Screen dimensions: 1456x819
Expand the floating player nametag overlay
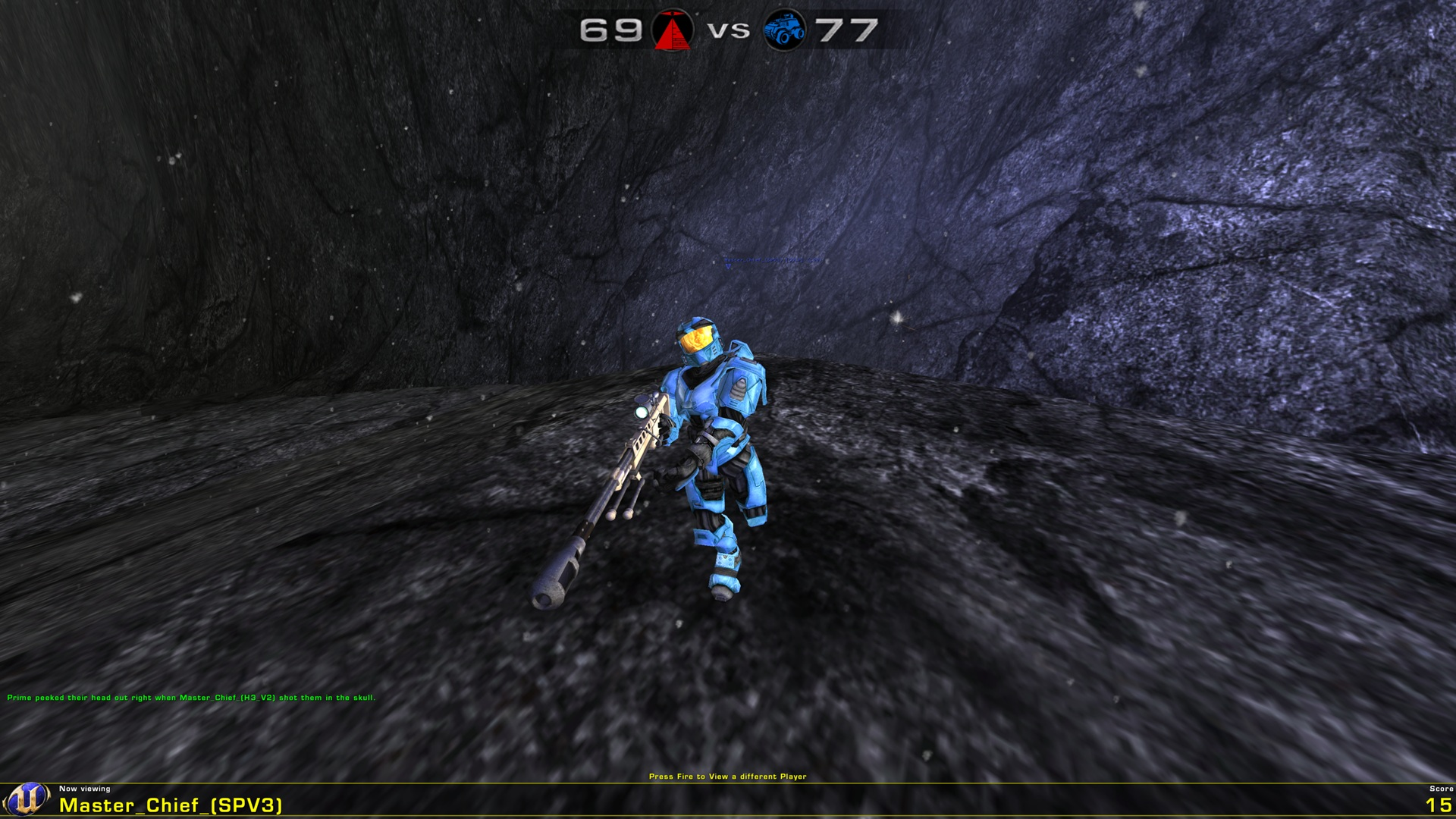(773, 260)
